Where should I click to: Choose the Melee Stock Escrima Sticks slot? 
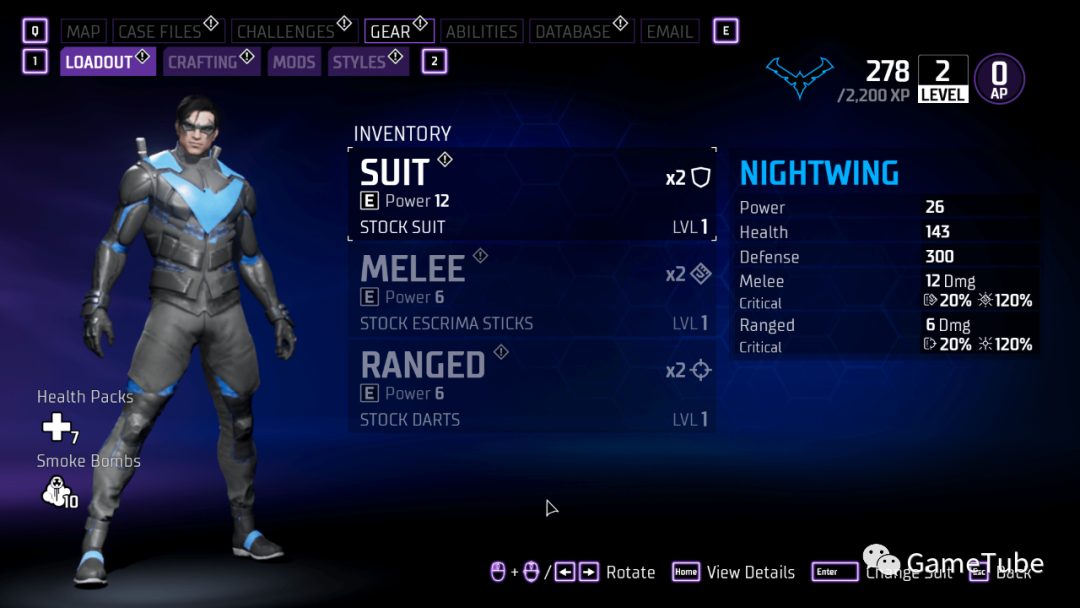click(532, 291)
